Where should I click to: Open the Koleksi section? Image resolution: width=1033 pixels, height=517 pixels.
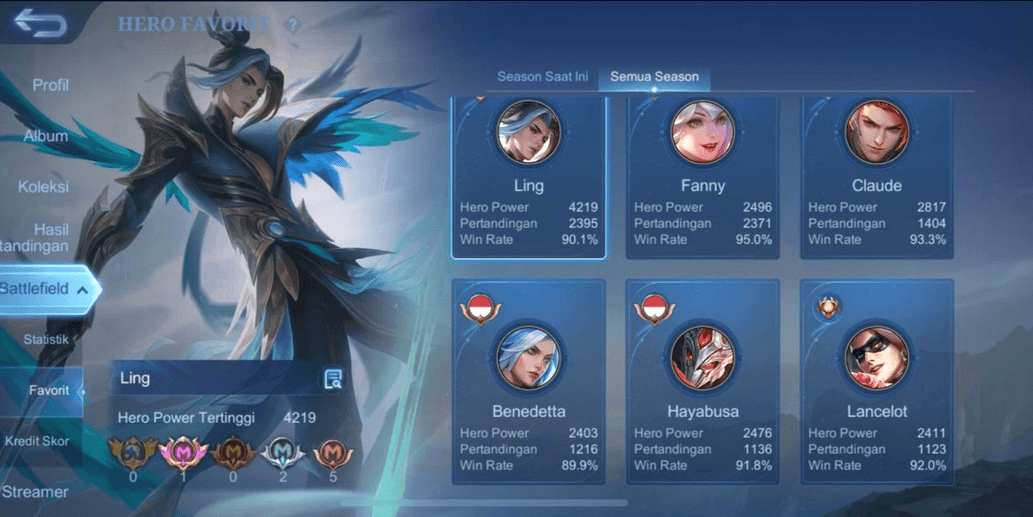pyautogui.click(x=43, y=187)
